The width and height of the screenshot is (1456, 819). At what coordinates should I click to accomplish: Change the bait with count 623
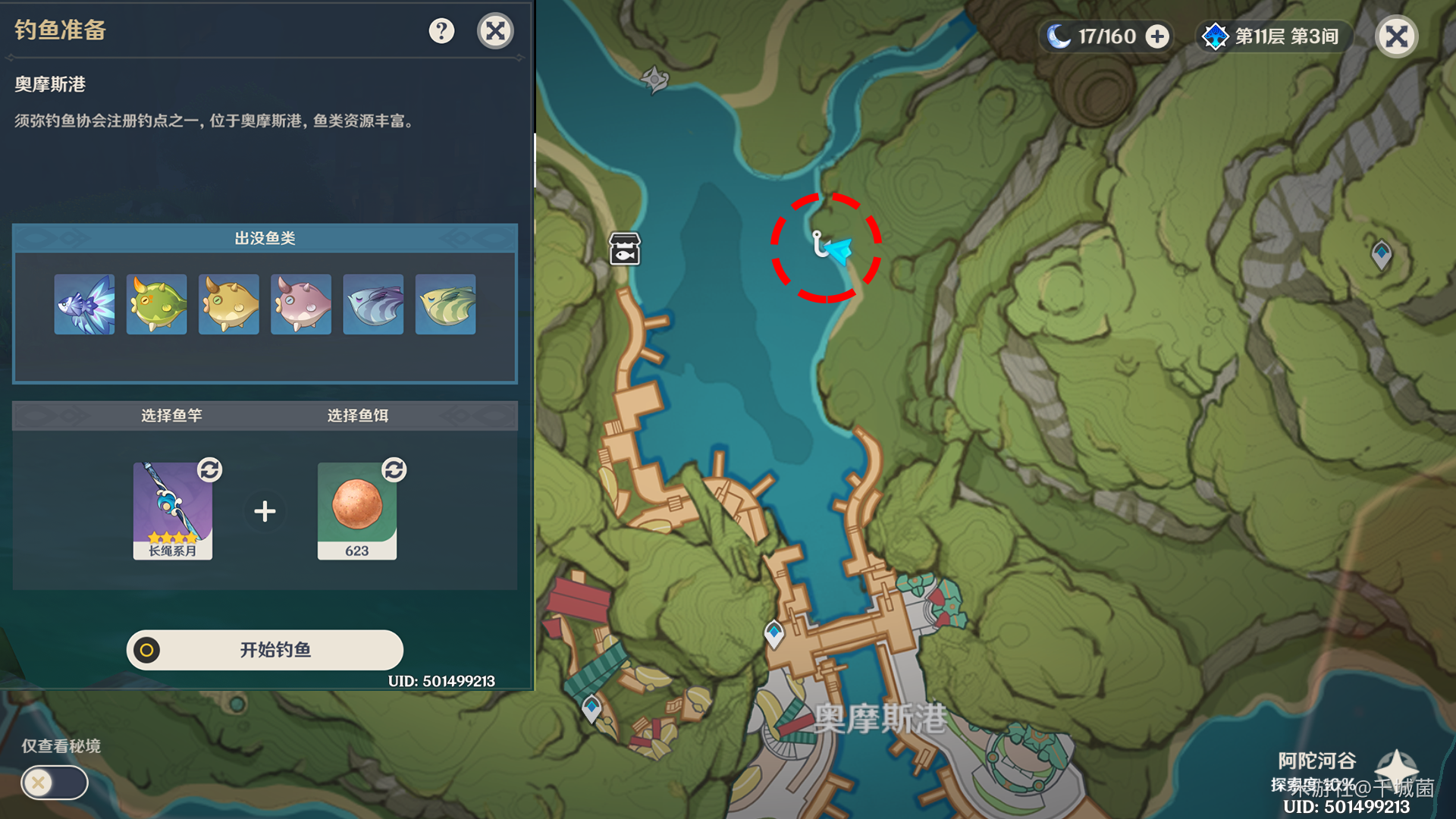pyautogui.click(x=394, y=470)
